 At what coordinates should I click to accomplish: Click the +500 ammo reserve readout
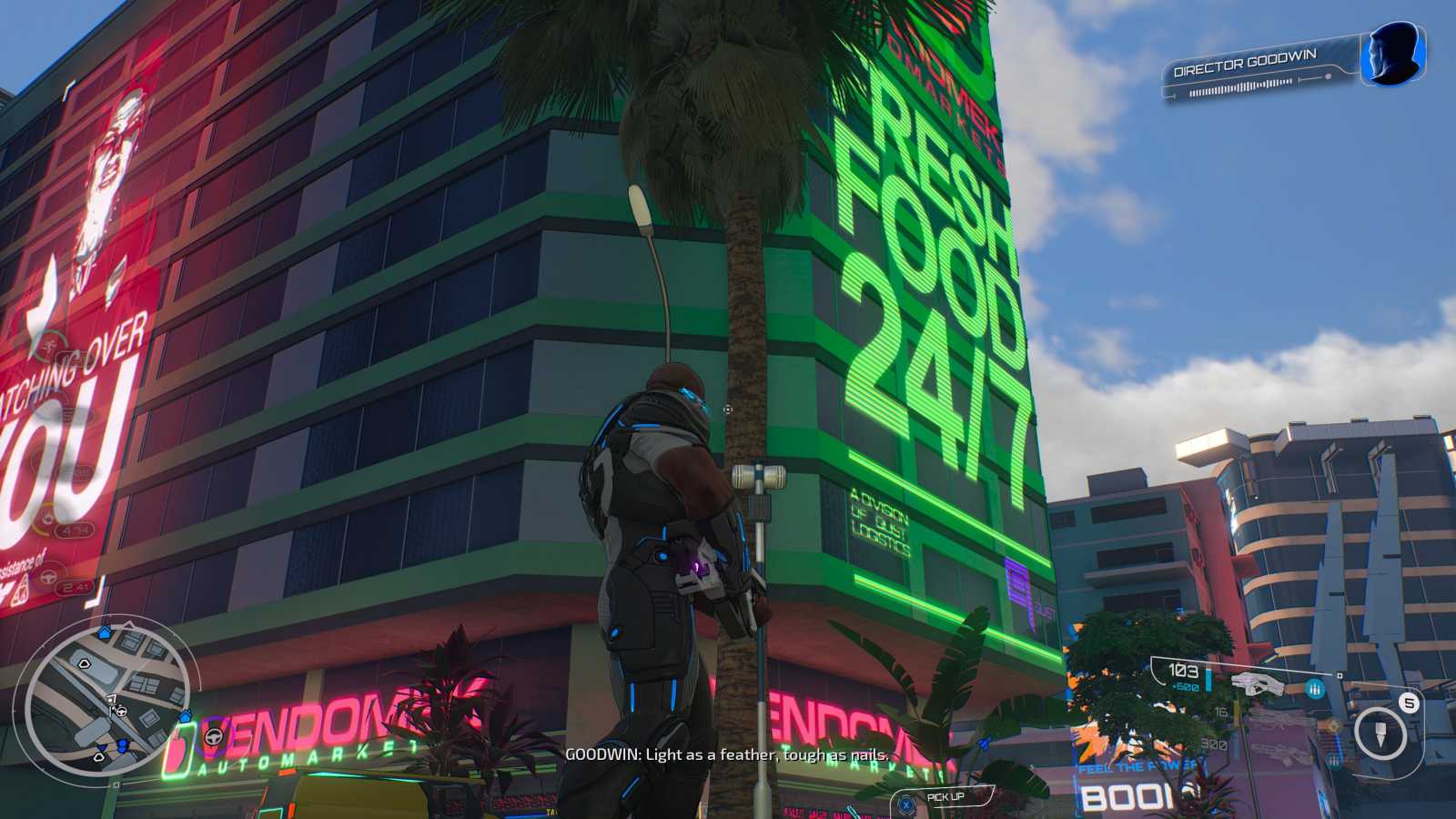click(x=1187, y=685)
